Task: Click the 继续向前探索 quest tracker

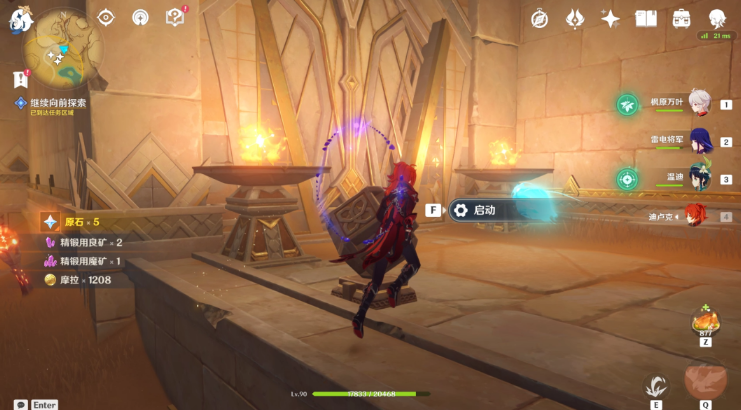Action: coord(58,103)
